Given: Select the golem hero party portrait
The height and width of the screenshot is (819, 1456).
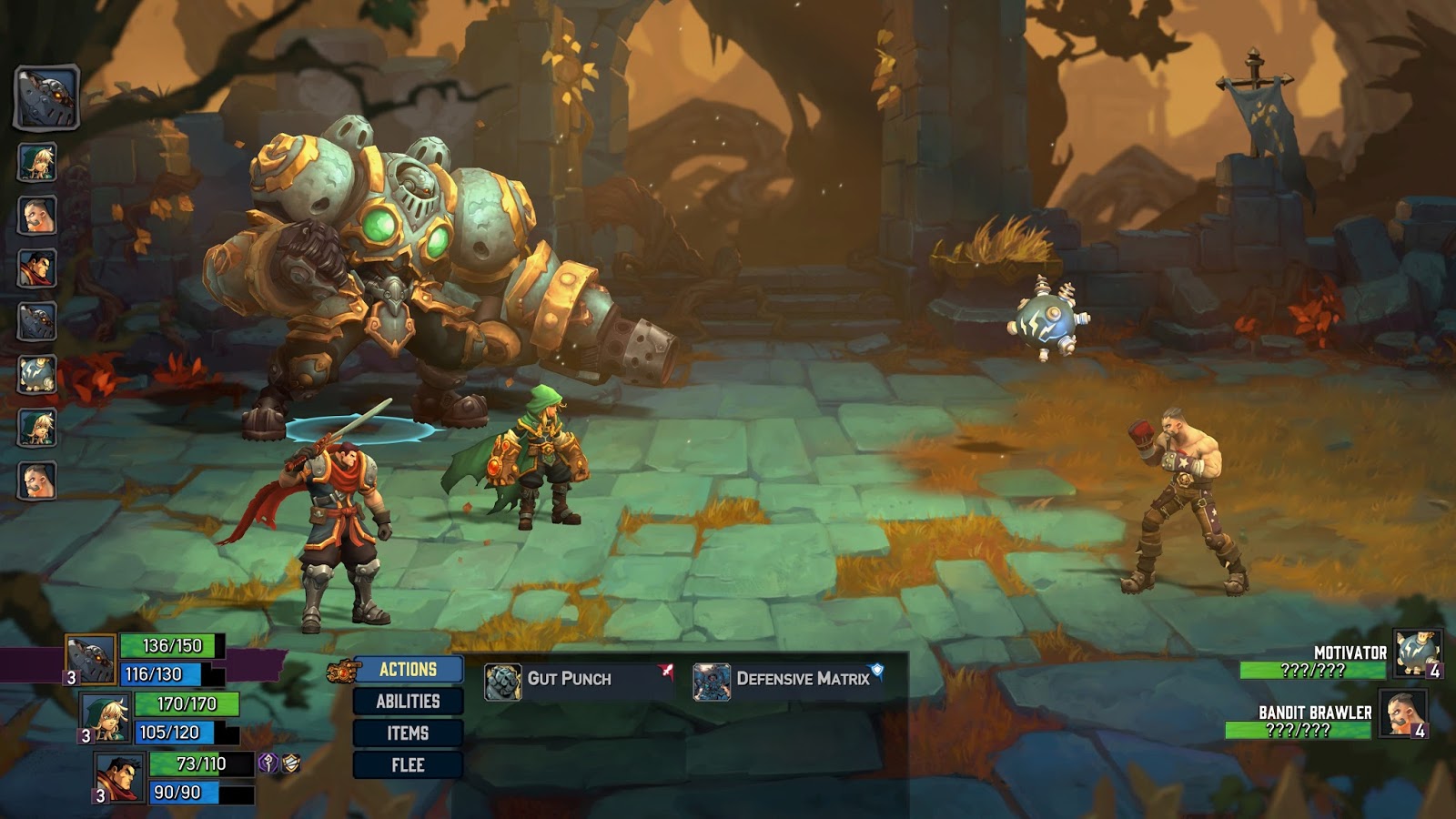Looking at the screenshot, I should point(91,657).
